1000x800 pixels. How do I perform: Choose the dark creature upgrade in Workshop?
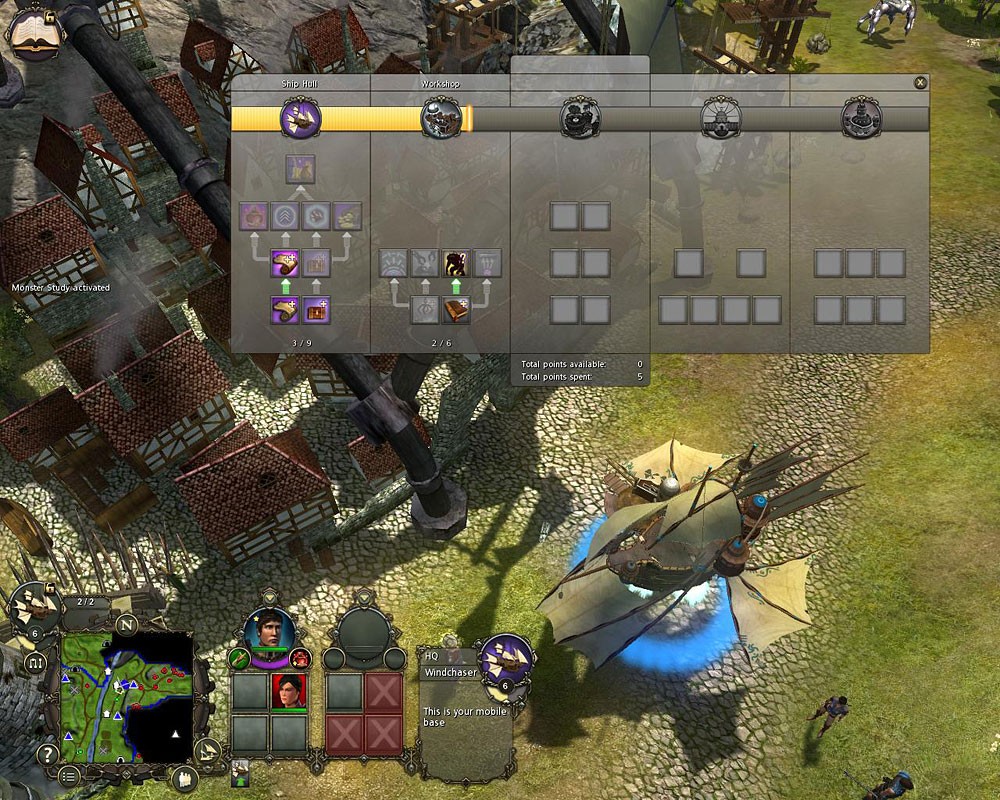coord(457,263)
